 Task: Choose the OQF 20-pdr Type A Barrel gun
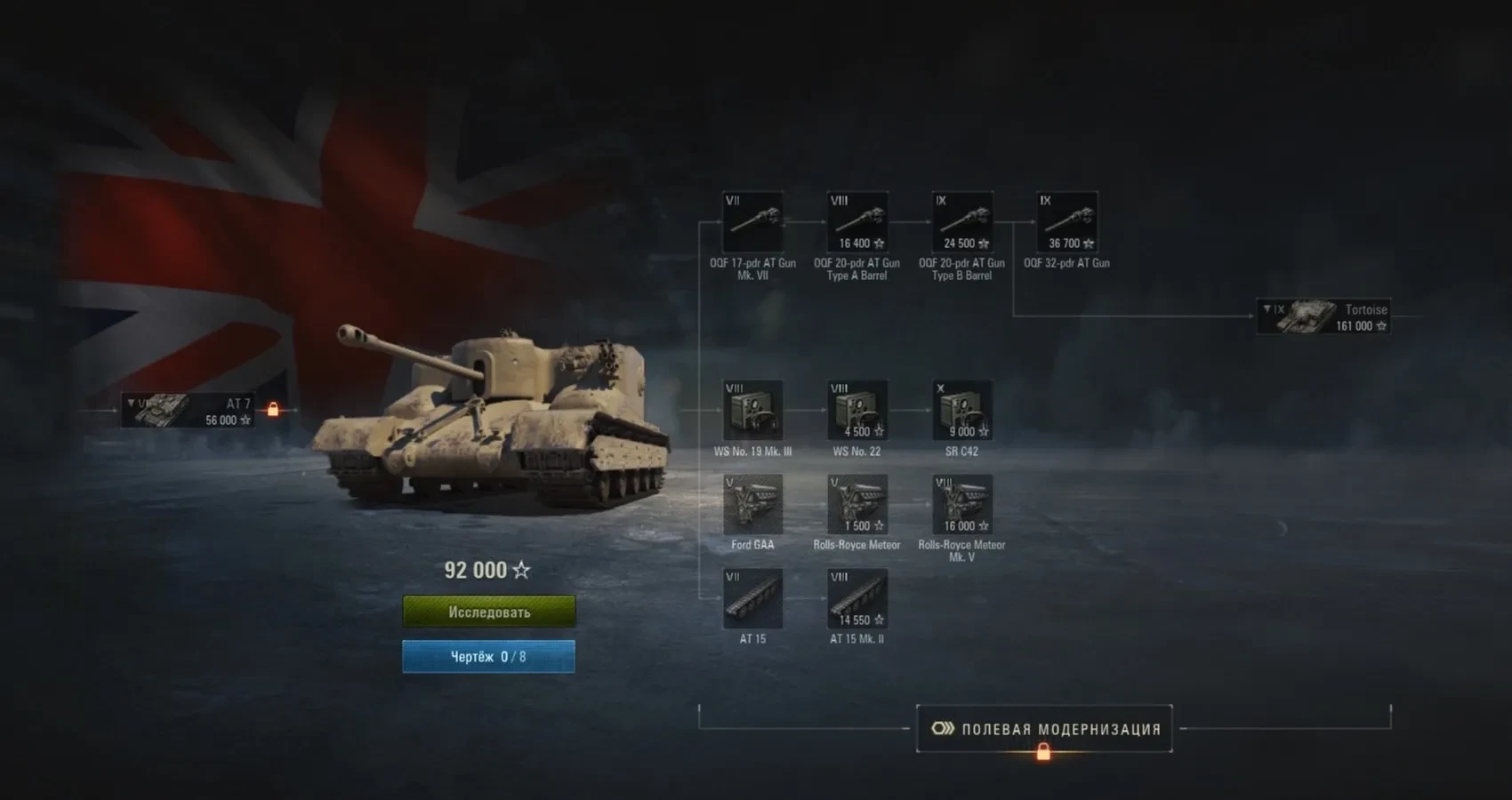click(857, 222)
